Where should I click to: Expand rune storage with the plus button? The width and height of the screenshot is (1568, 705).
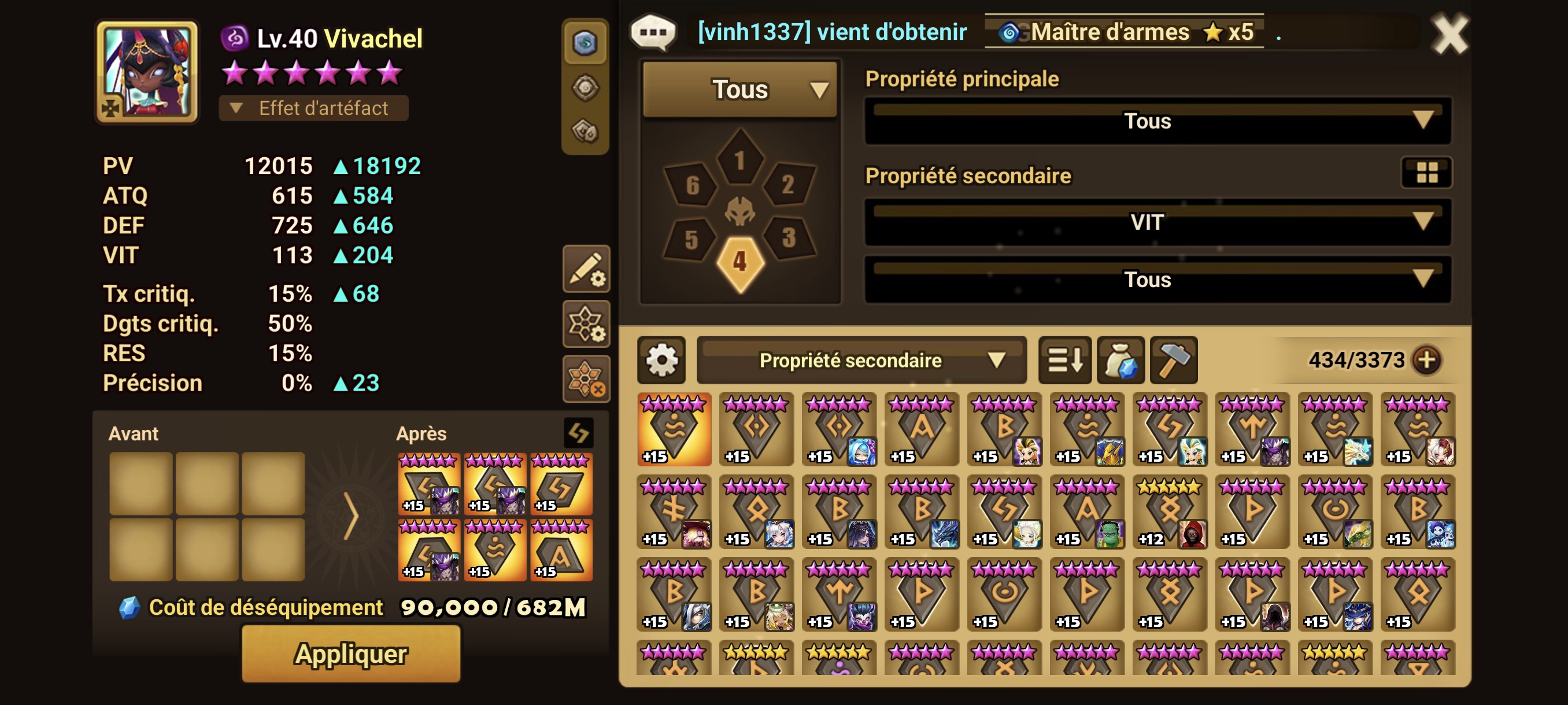coord(1427,360)
